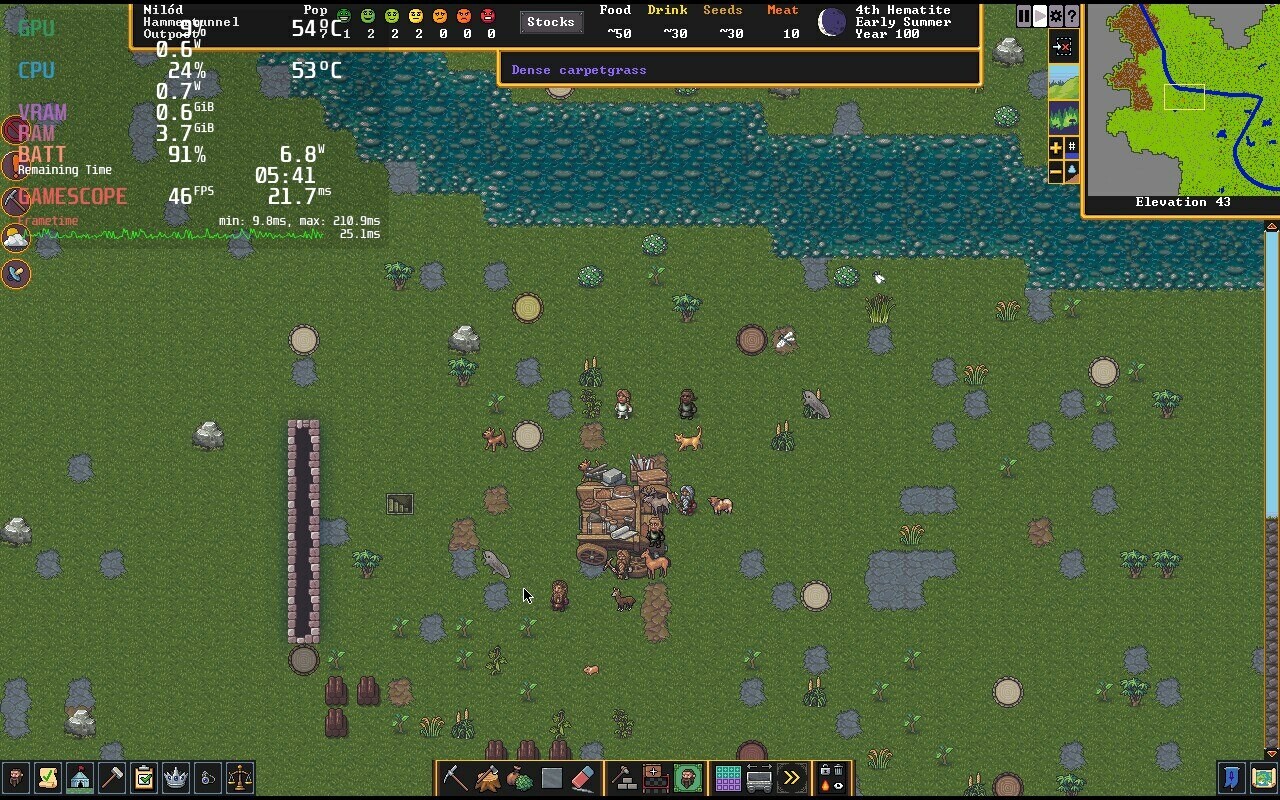Open the places tent icon
Screen dimensions: 1280x800
[x=80, y=777]
